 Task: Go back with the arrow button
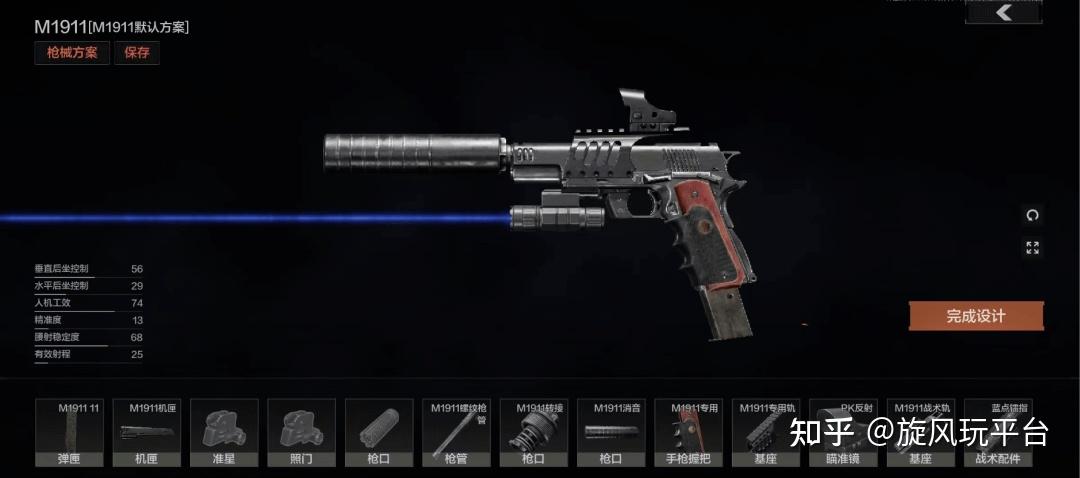point(1003,13)
